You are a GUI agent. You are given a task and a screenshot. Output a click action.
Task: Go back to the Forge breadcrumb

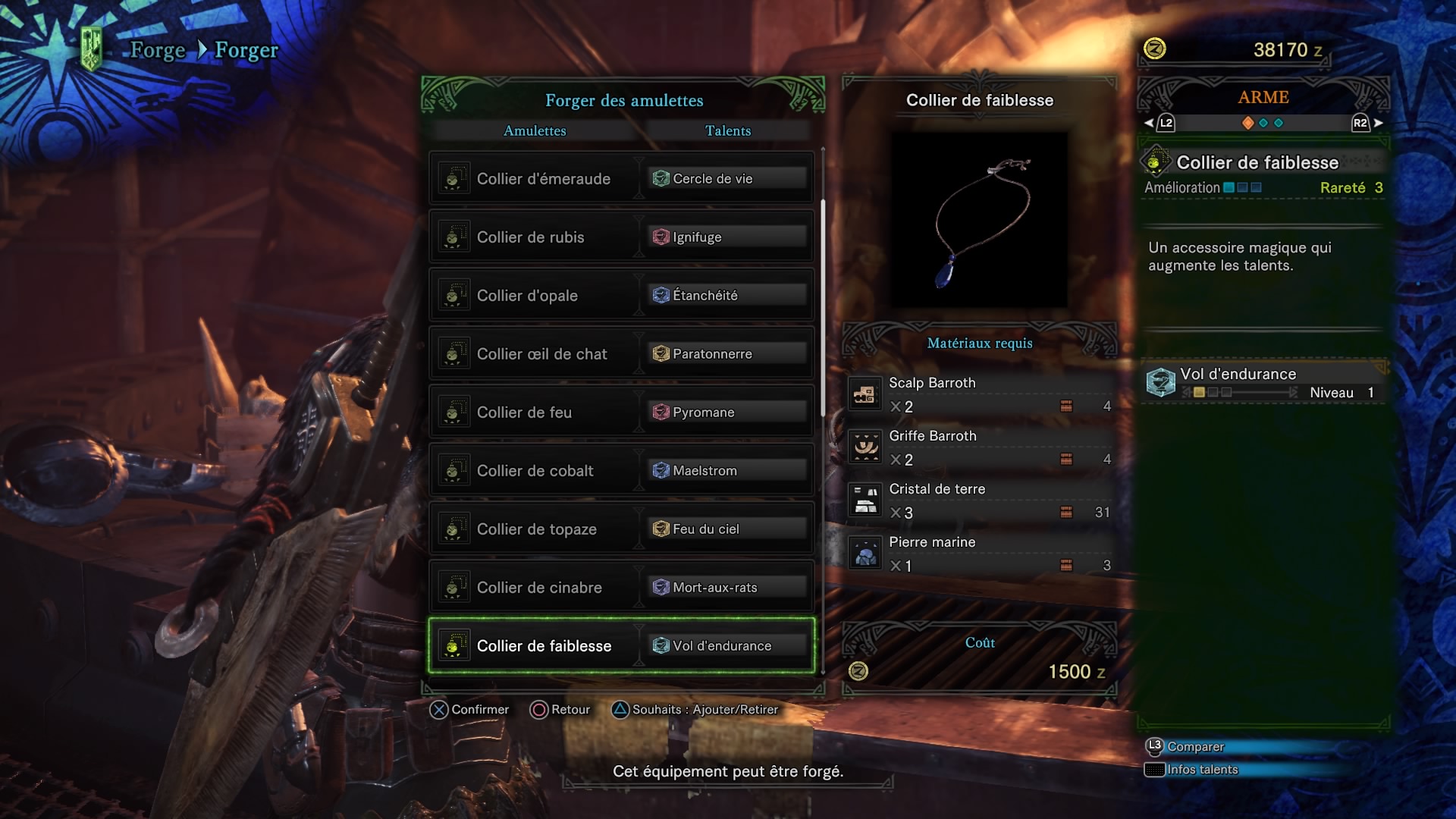(158, 50)
